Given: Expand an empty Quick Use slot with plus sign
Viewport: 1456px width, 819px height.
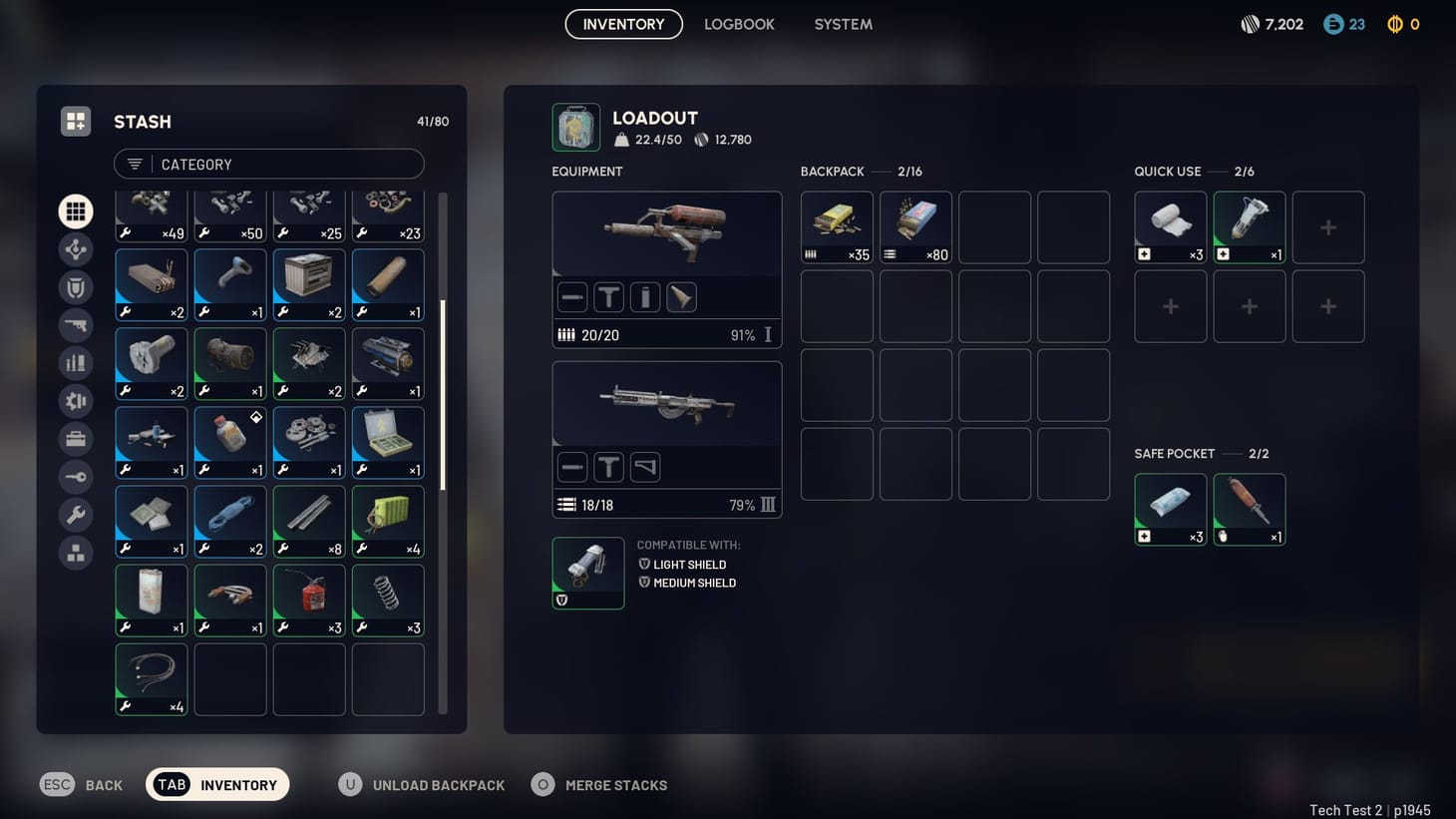Looking at the screenshot, I should pos(1328,226).
